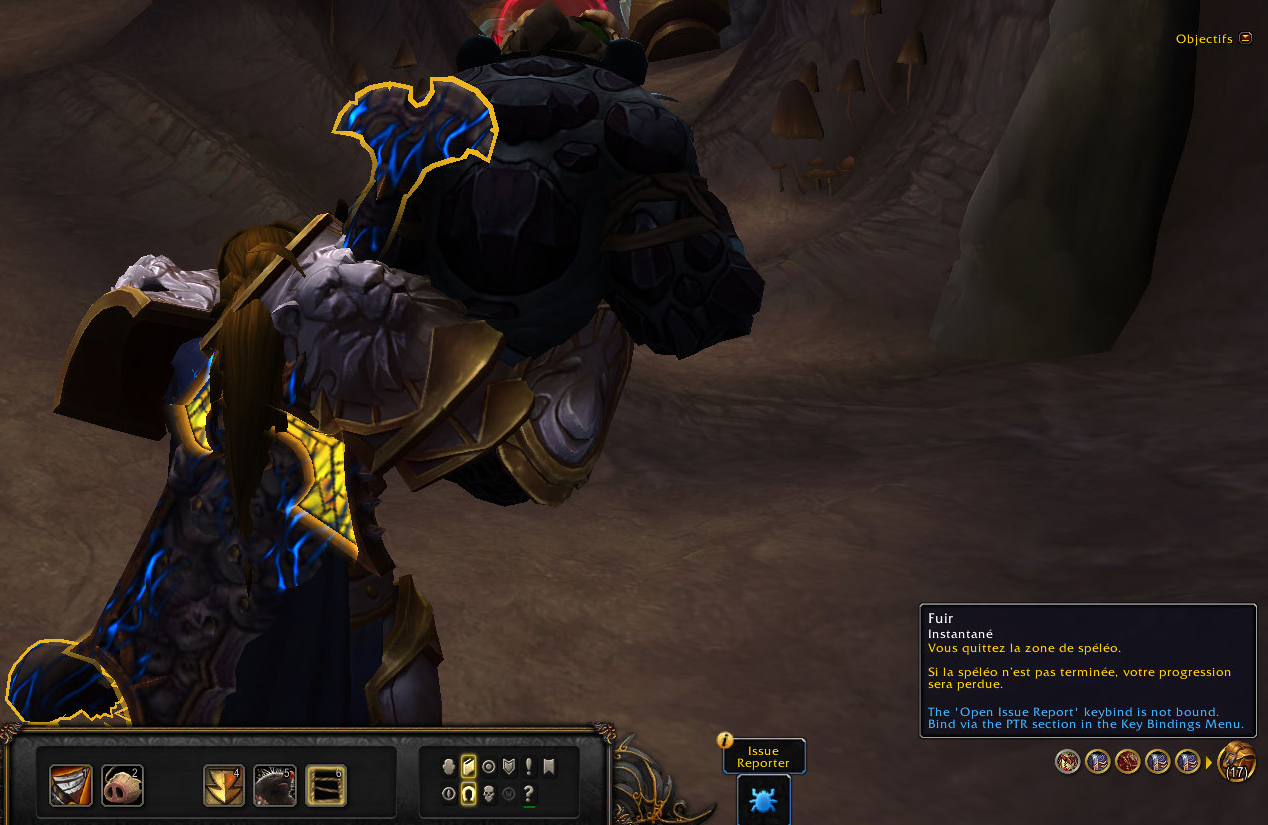Open the skull adventure guide button
1268x825 pixels.
tap(489, 794)
